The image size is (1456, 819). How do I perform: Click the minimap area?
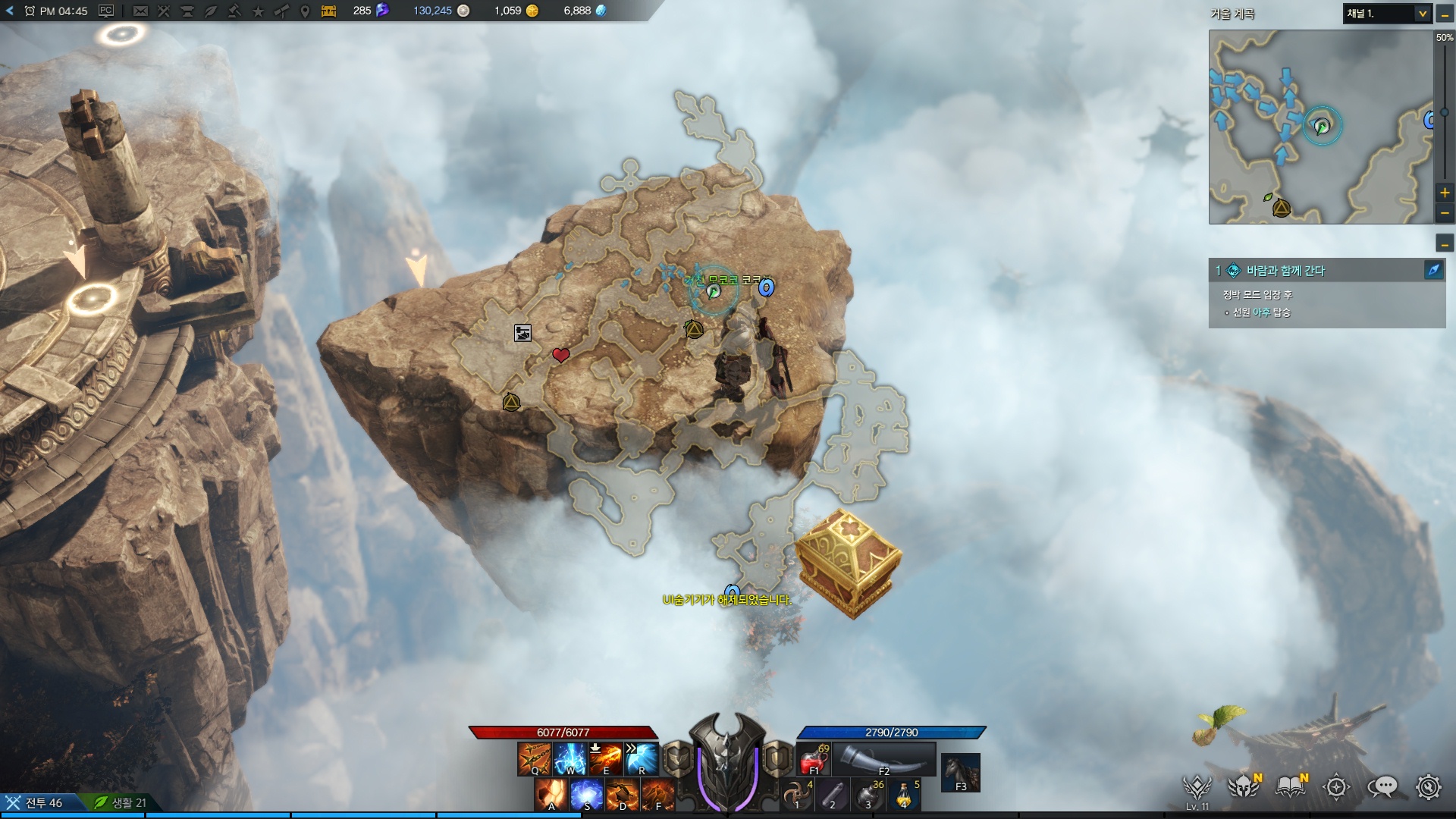click(1320, 127)
